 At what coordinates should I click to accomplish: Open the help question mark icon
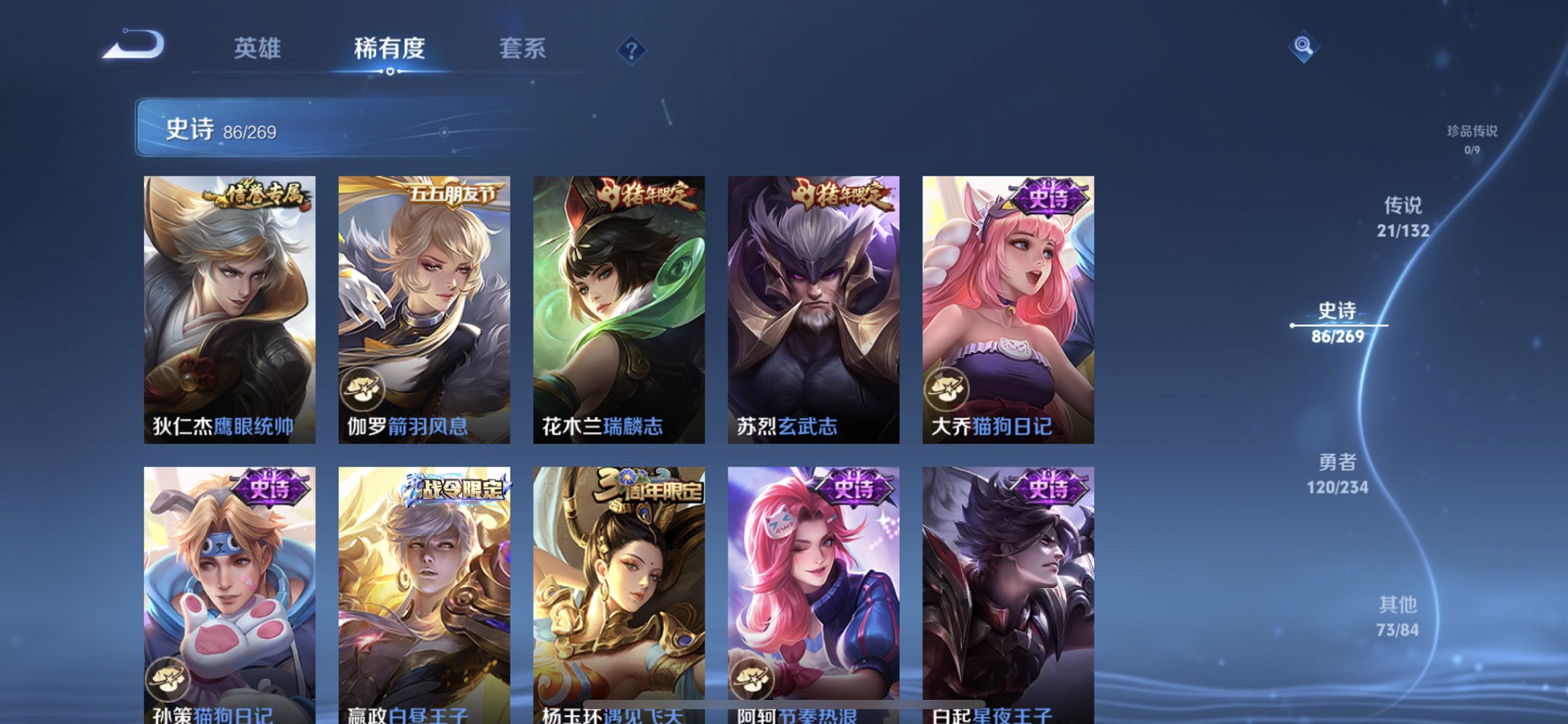tap(632, 50)
